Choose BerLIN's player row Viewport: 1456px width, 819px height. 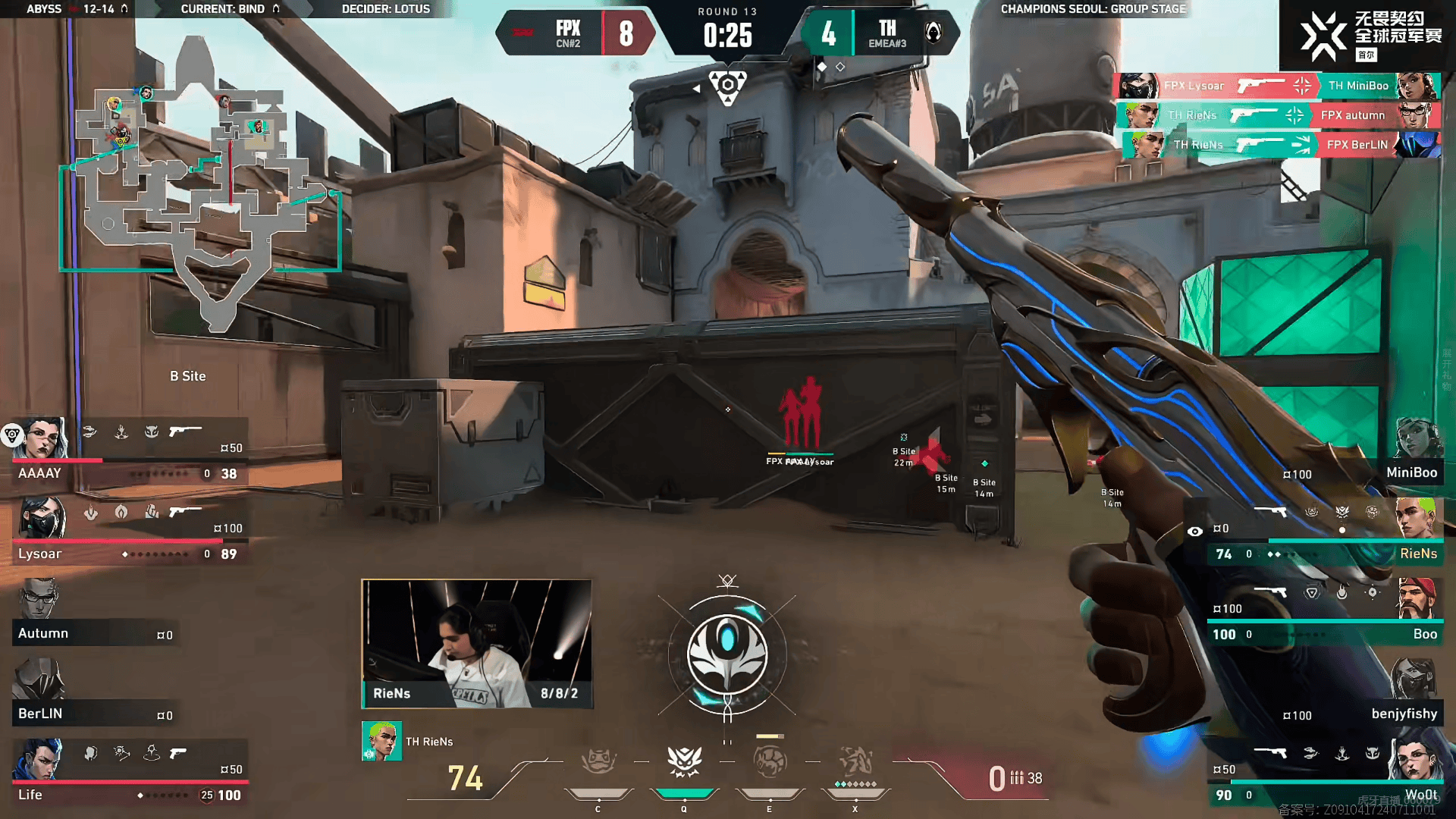click(95, 695)
